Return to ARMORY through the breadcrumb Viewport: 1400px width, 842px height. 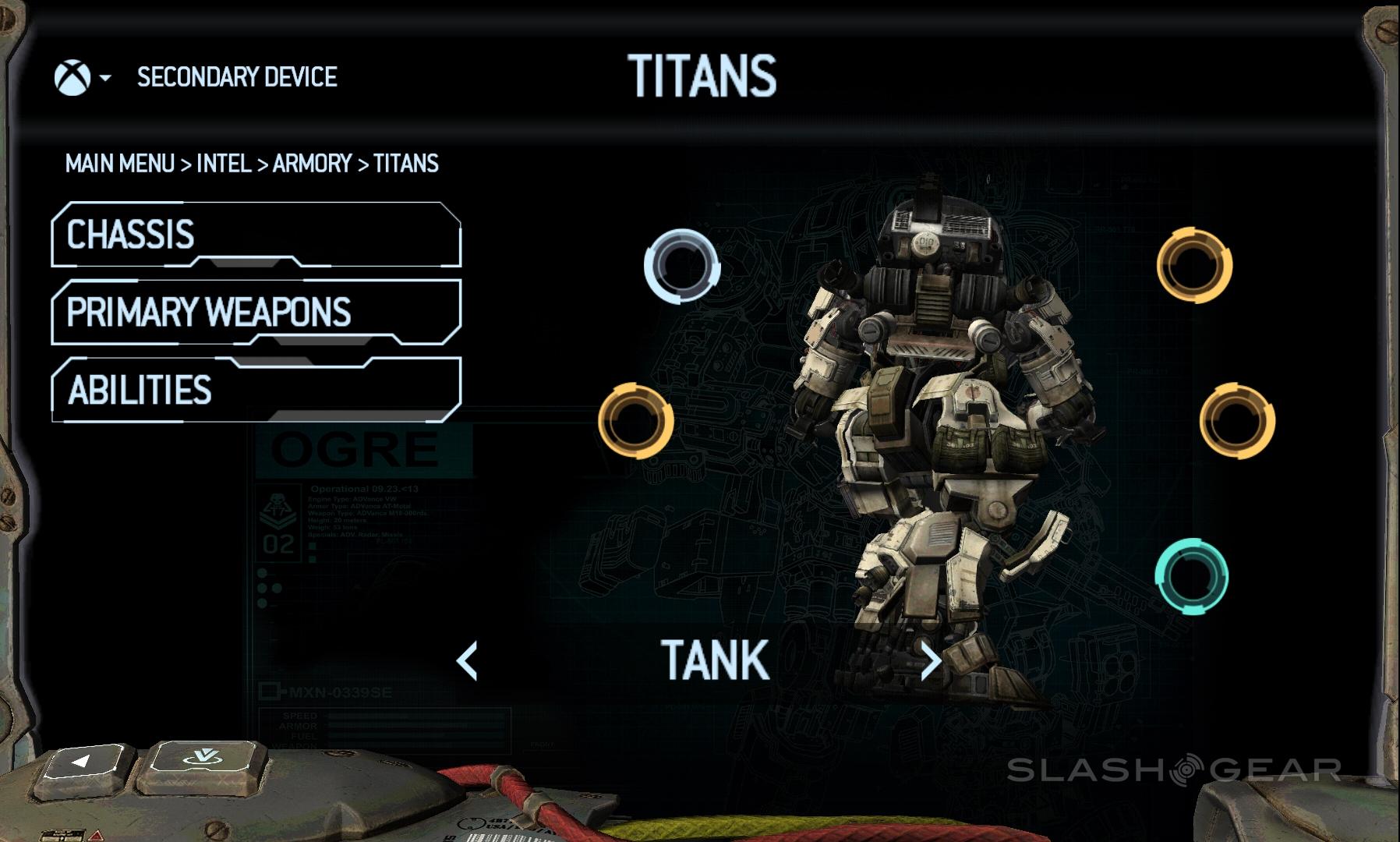(x=312, y=164)
